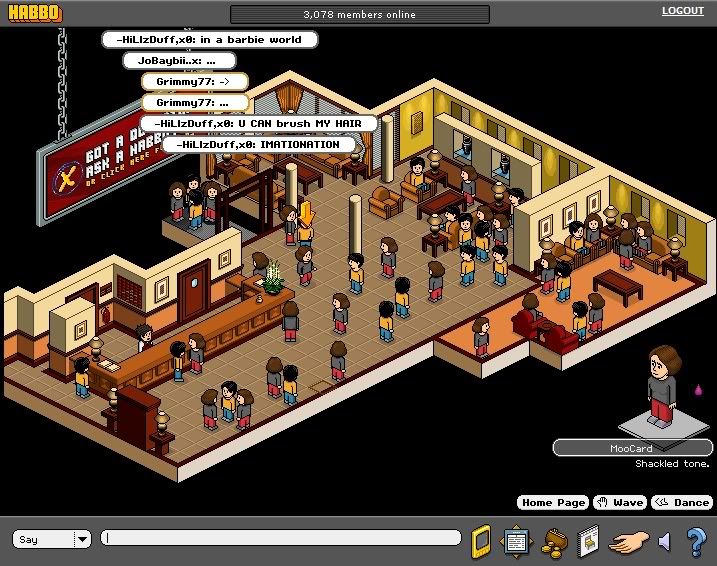Log out using the LOGOUT link
Screen dimensions: 717x566
(x=682, y=11)
